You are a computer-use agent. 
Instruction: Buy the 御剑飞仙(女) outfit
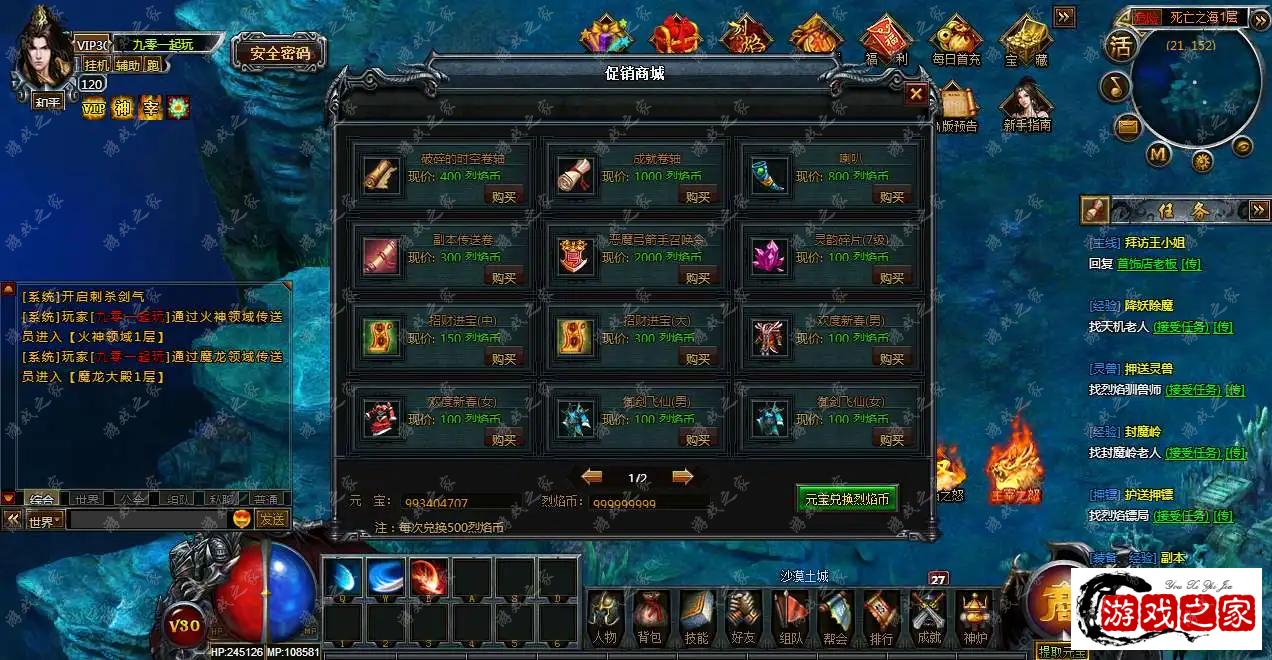click(x=892, y=438)
